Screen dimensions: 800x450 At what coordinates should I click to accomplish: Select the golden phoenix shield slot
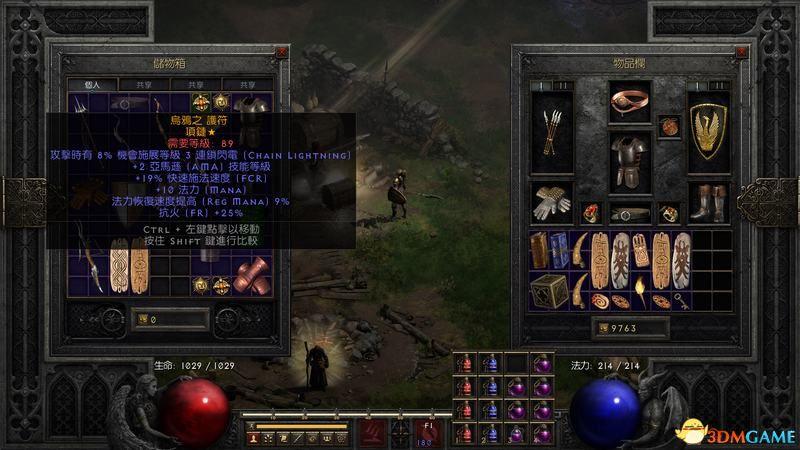point(707,130)
